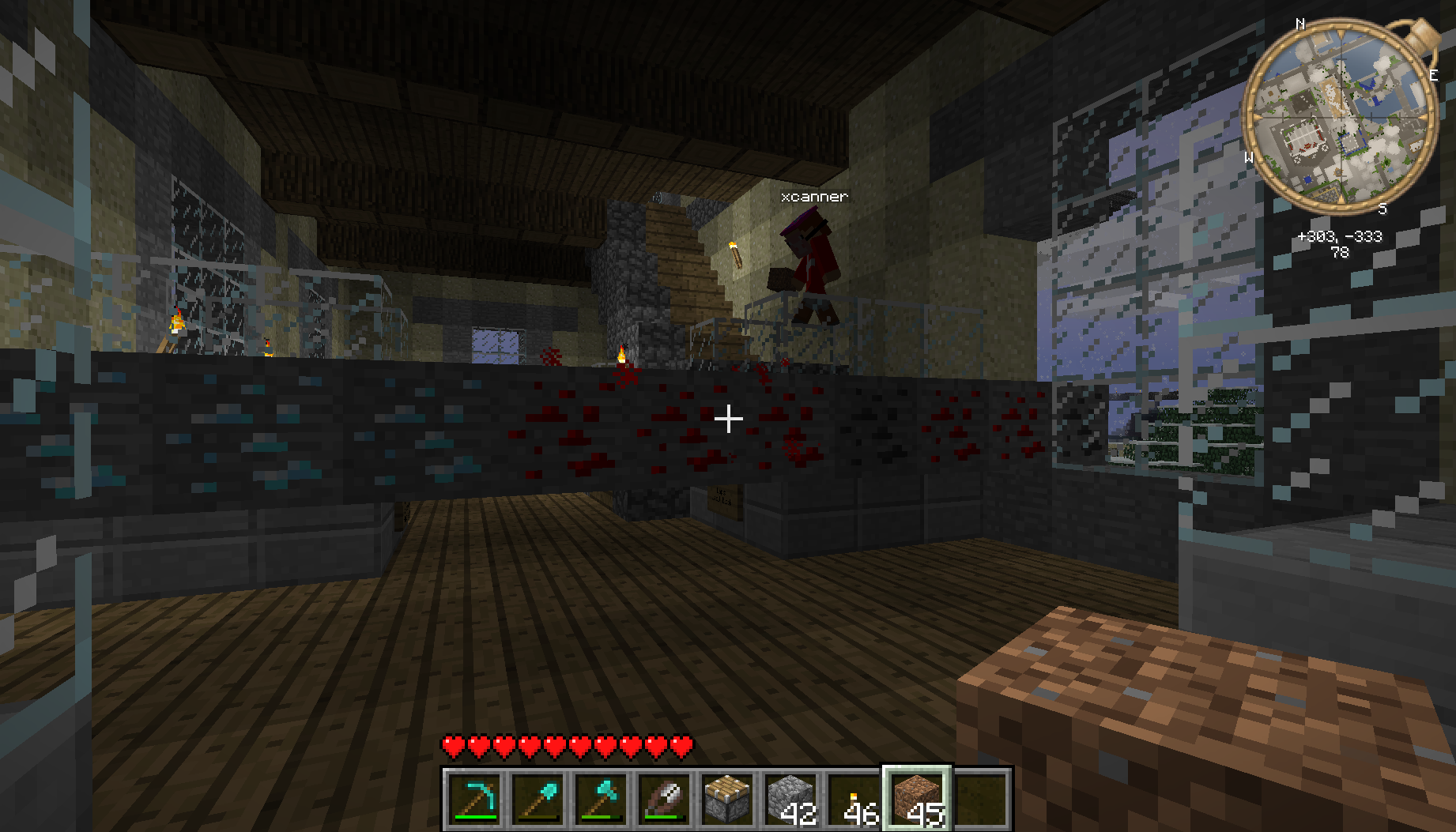Select the diamond pickaxe hotbar slot

[474, 799]
